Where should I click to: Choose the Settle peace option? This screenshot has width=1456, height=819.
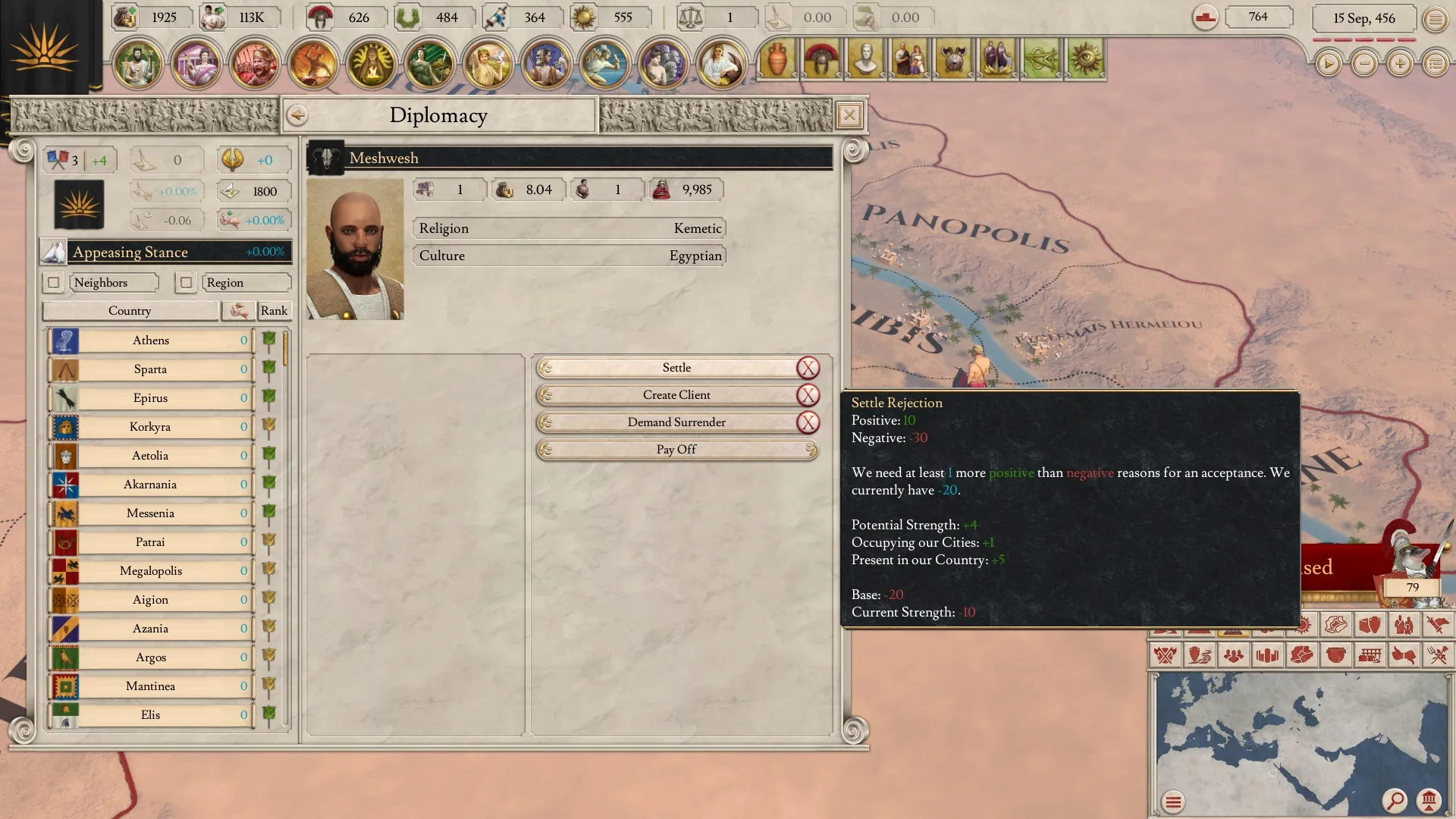676,368
